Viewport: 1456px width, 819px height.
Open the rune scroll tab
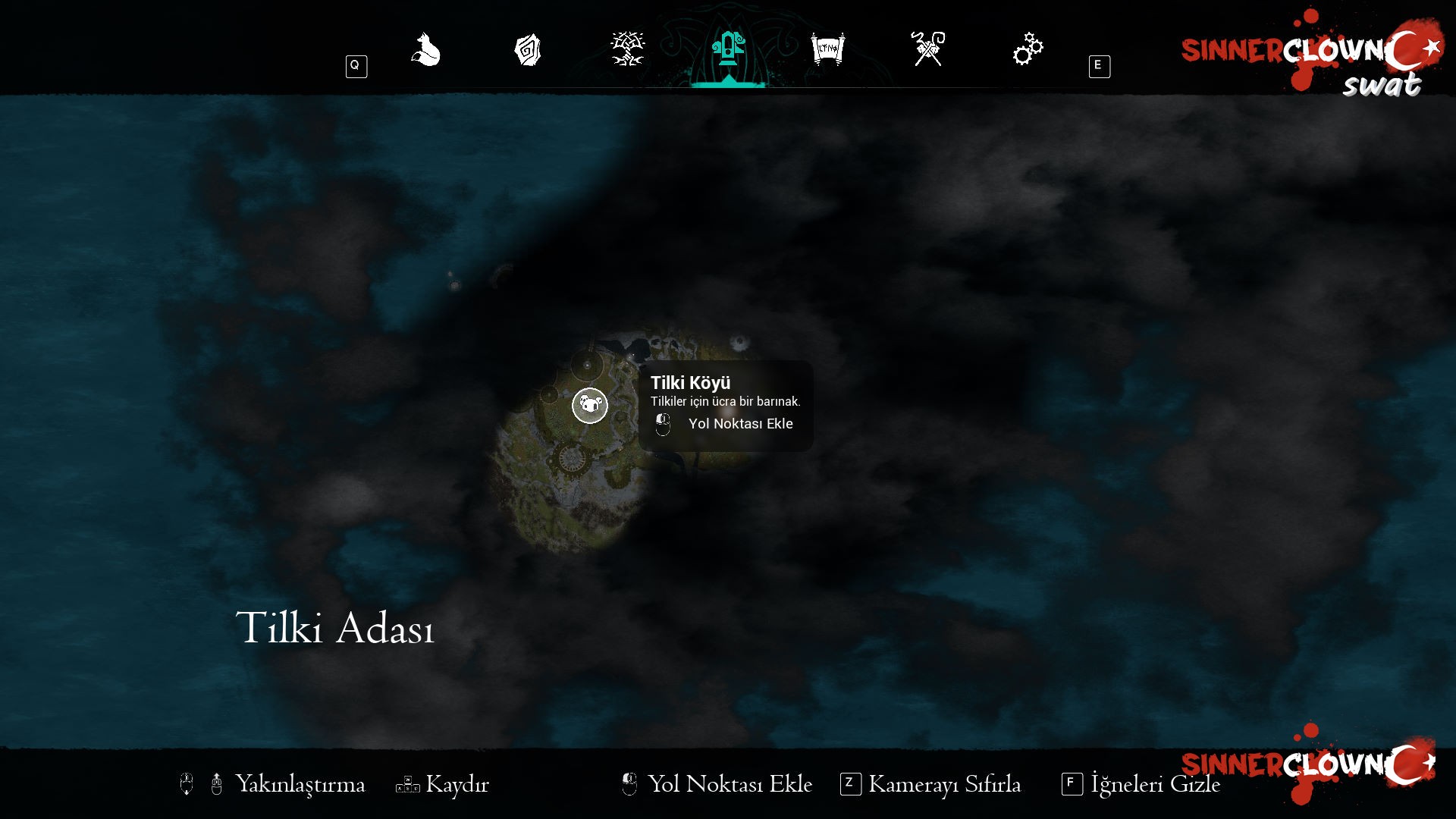[x=827, y=50]
